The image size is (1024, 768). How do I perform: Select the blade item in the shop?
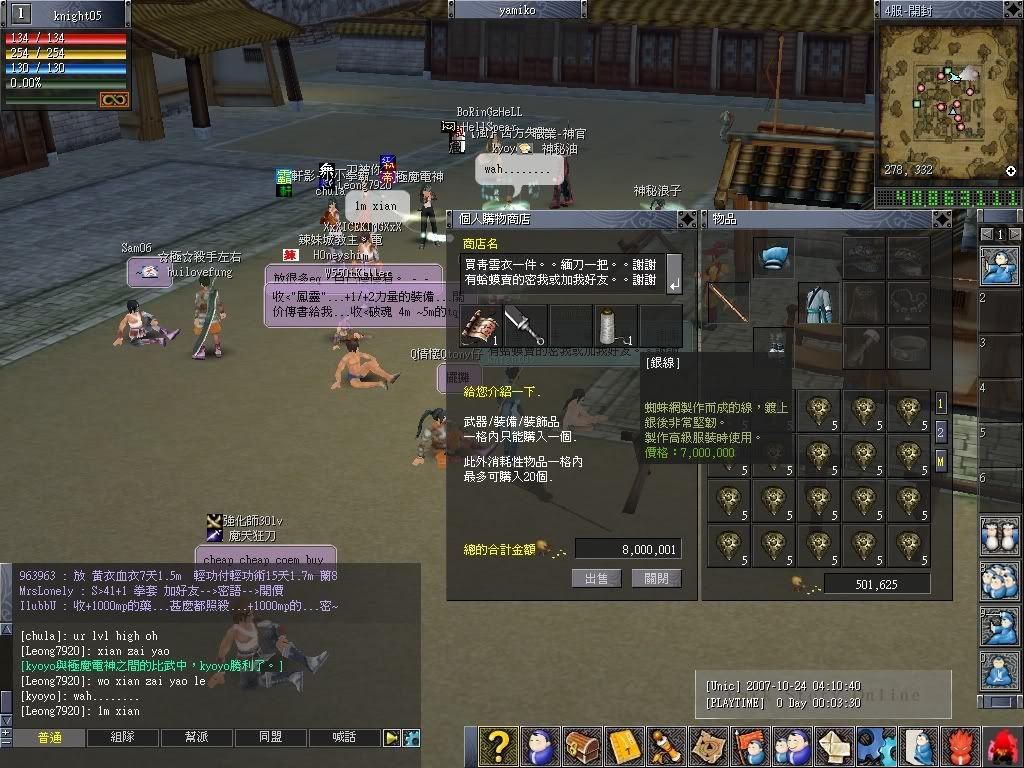coord(525,325)
